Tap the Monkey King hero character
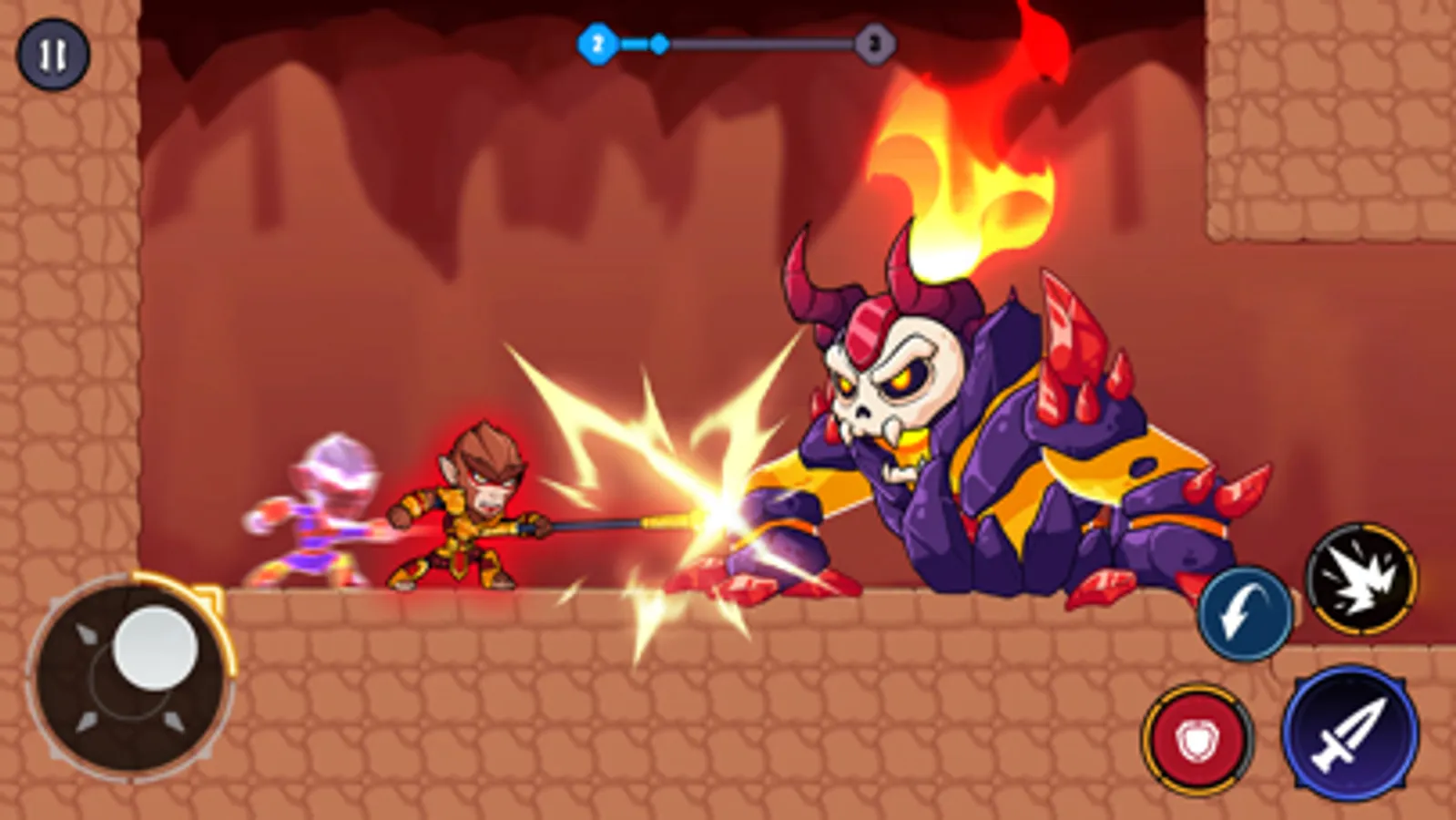 coord(473,501)
